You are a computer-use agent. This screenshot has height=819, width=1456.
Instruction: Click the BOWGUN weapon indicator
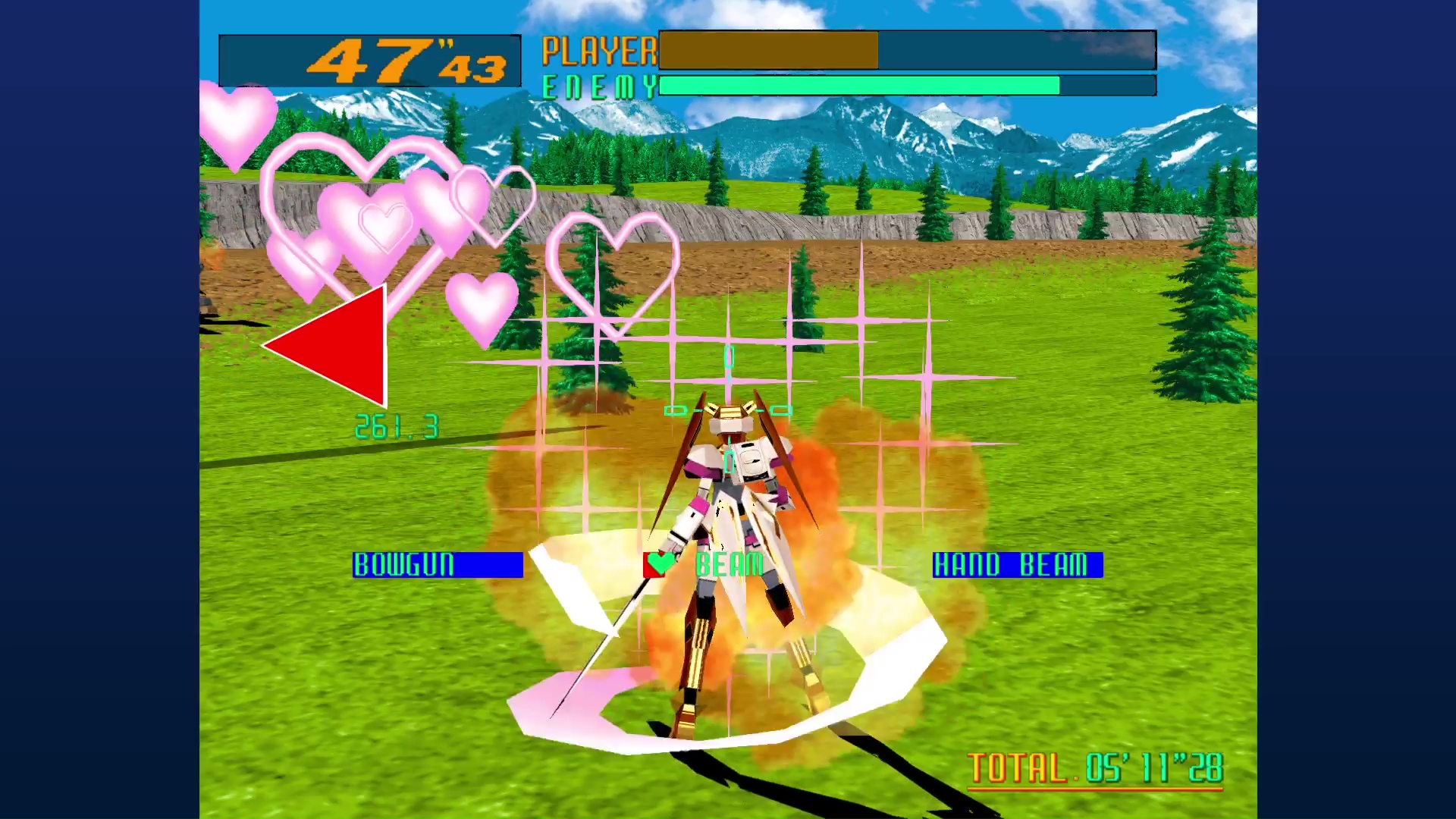(438, 565)
